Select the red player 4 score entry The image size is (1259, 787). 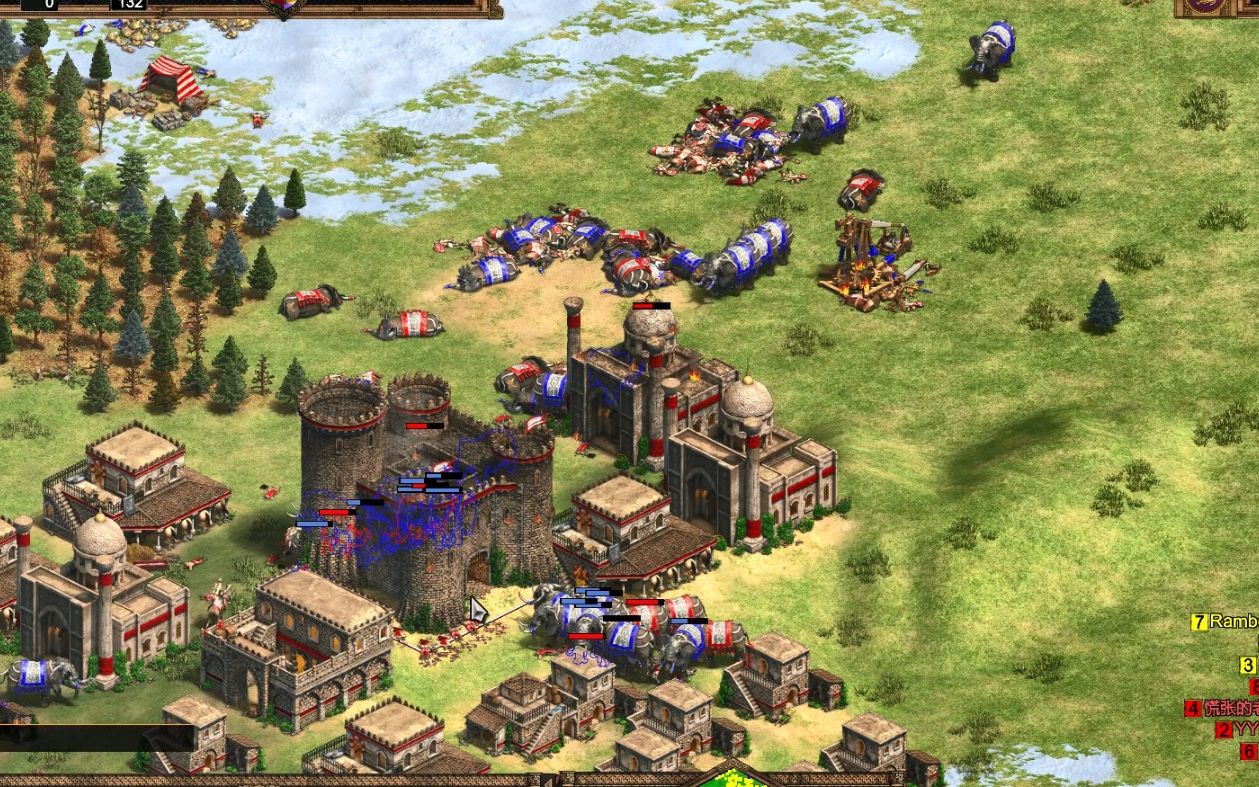point(1220,708)
